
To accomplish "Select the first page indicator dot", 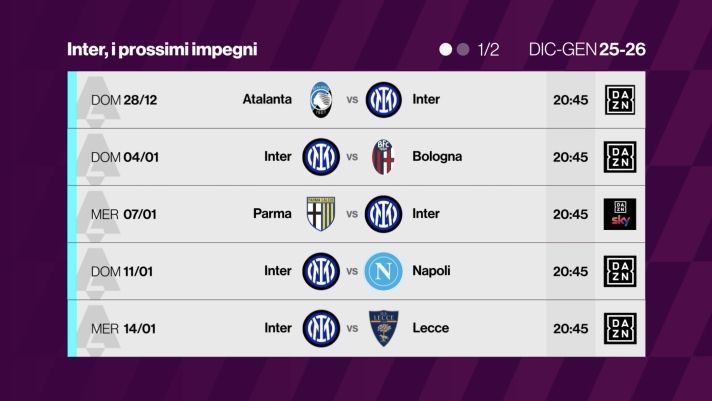I will (446, 49).
